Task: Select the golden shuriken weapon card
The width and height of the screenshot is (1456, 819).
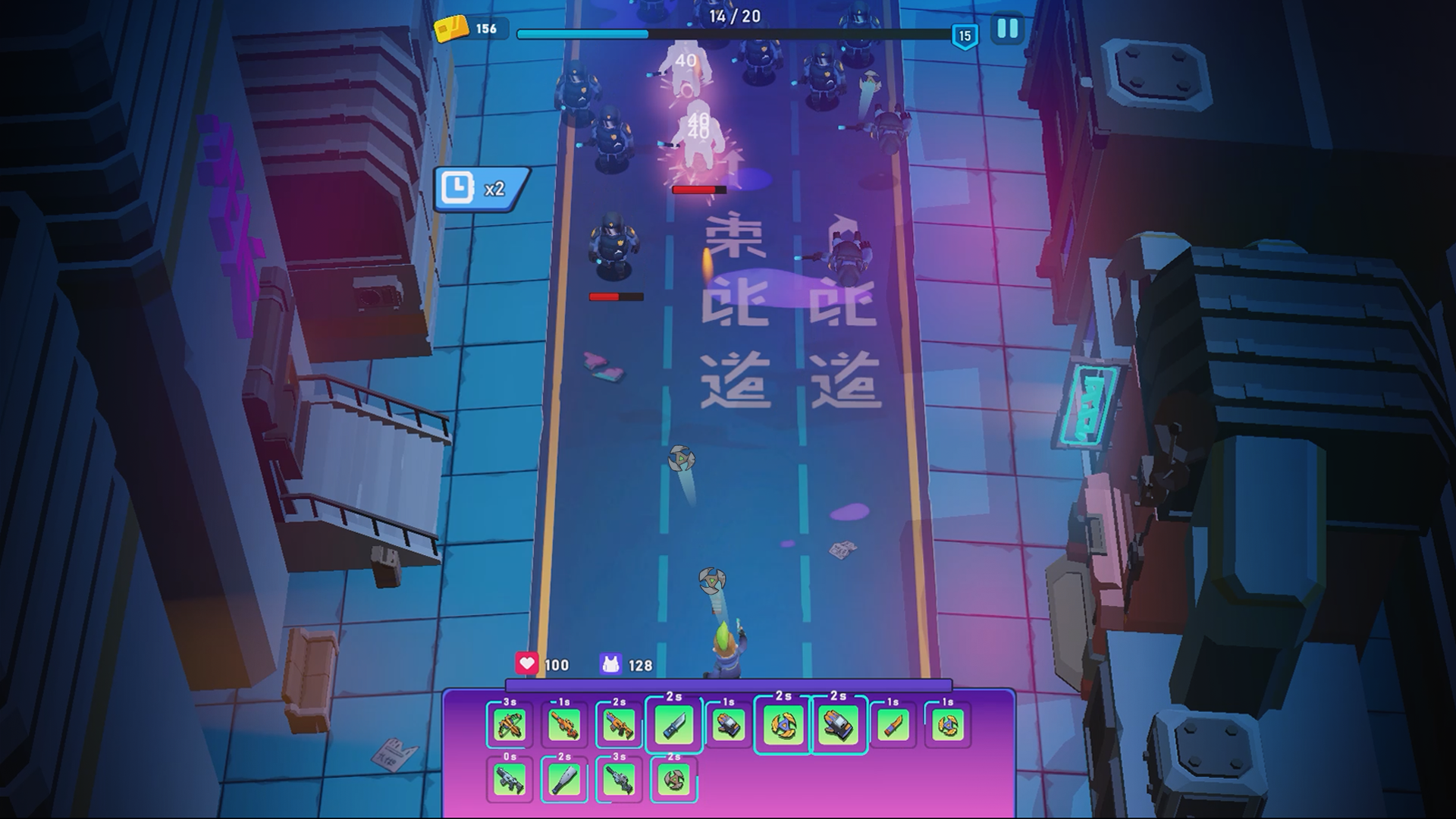Action: (x=784, y=725)
